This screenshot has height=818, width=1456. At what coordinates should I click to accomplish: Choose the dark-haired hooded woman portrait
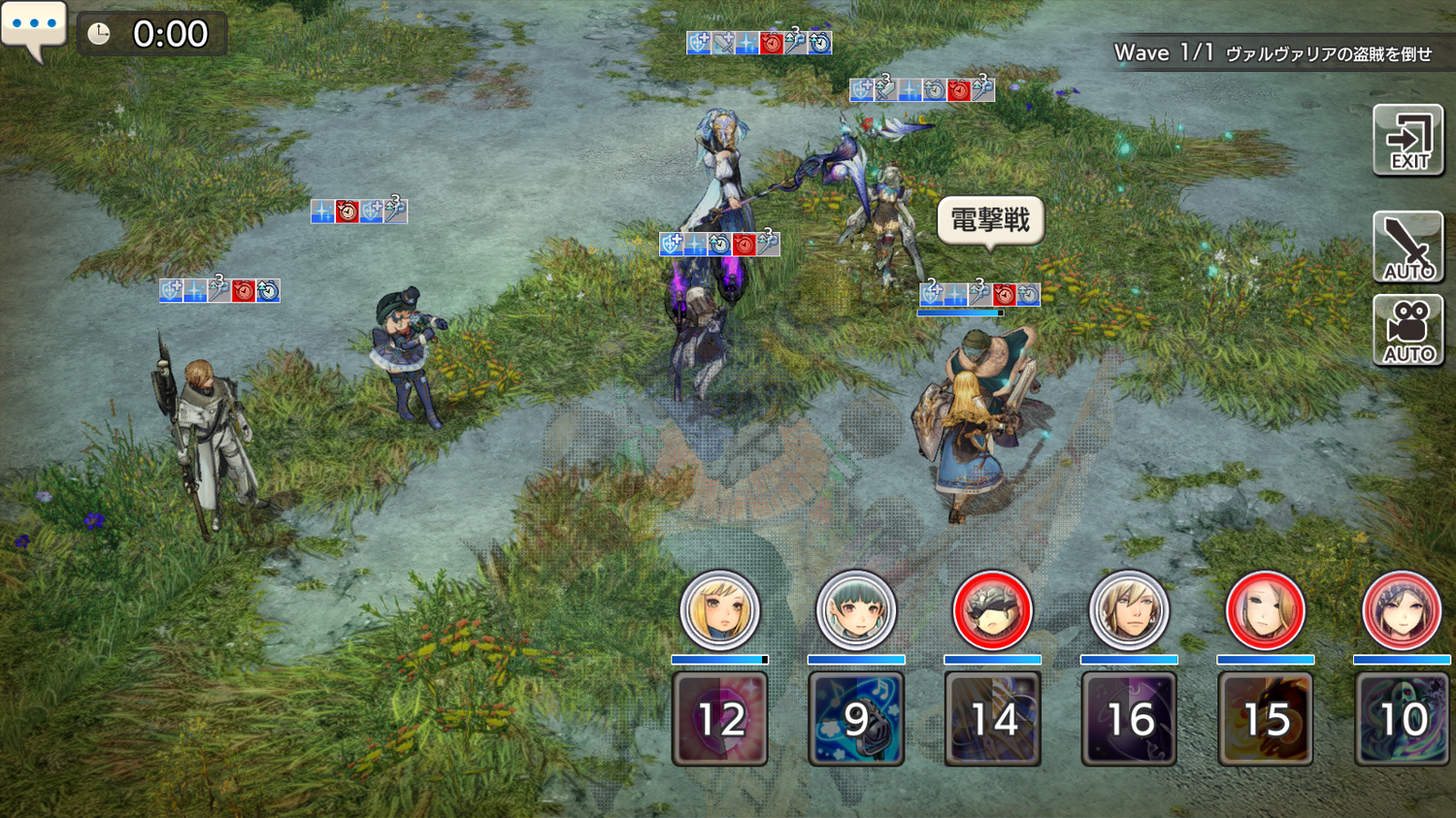pos(1401,611)
